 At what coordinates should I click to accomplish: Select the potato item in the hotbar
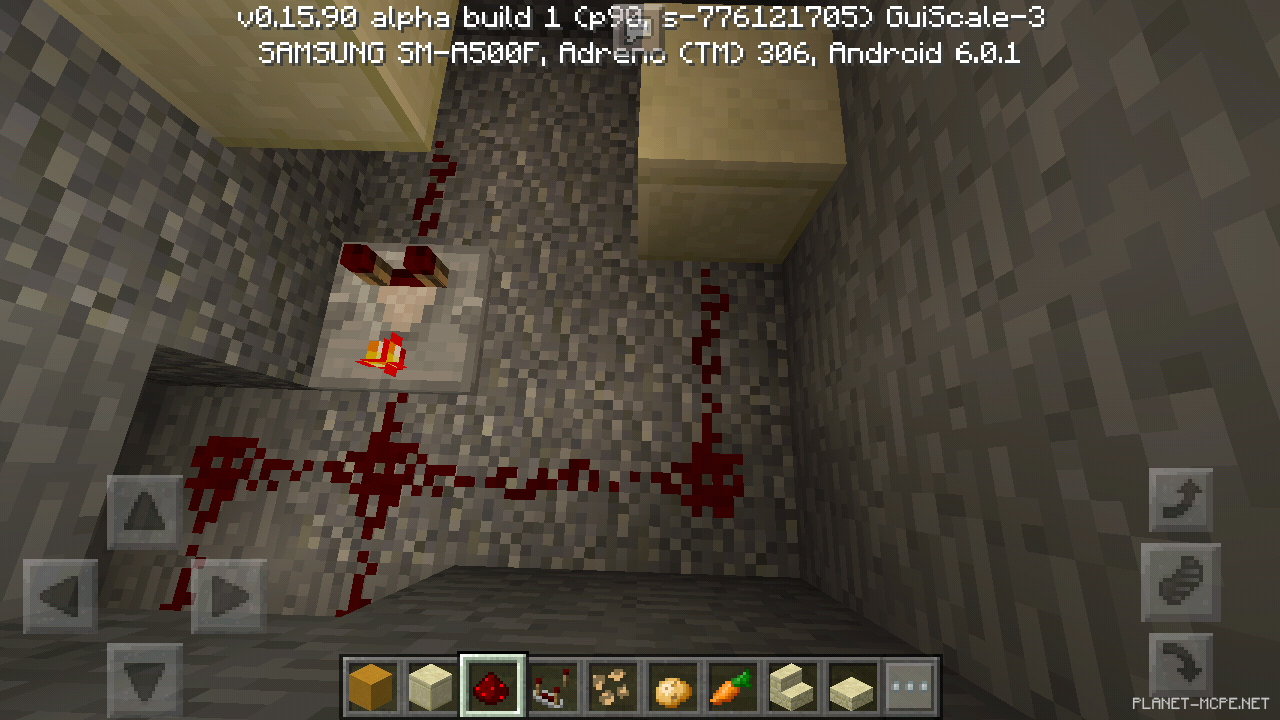(671, 684)
